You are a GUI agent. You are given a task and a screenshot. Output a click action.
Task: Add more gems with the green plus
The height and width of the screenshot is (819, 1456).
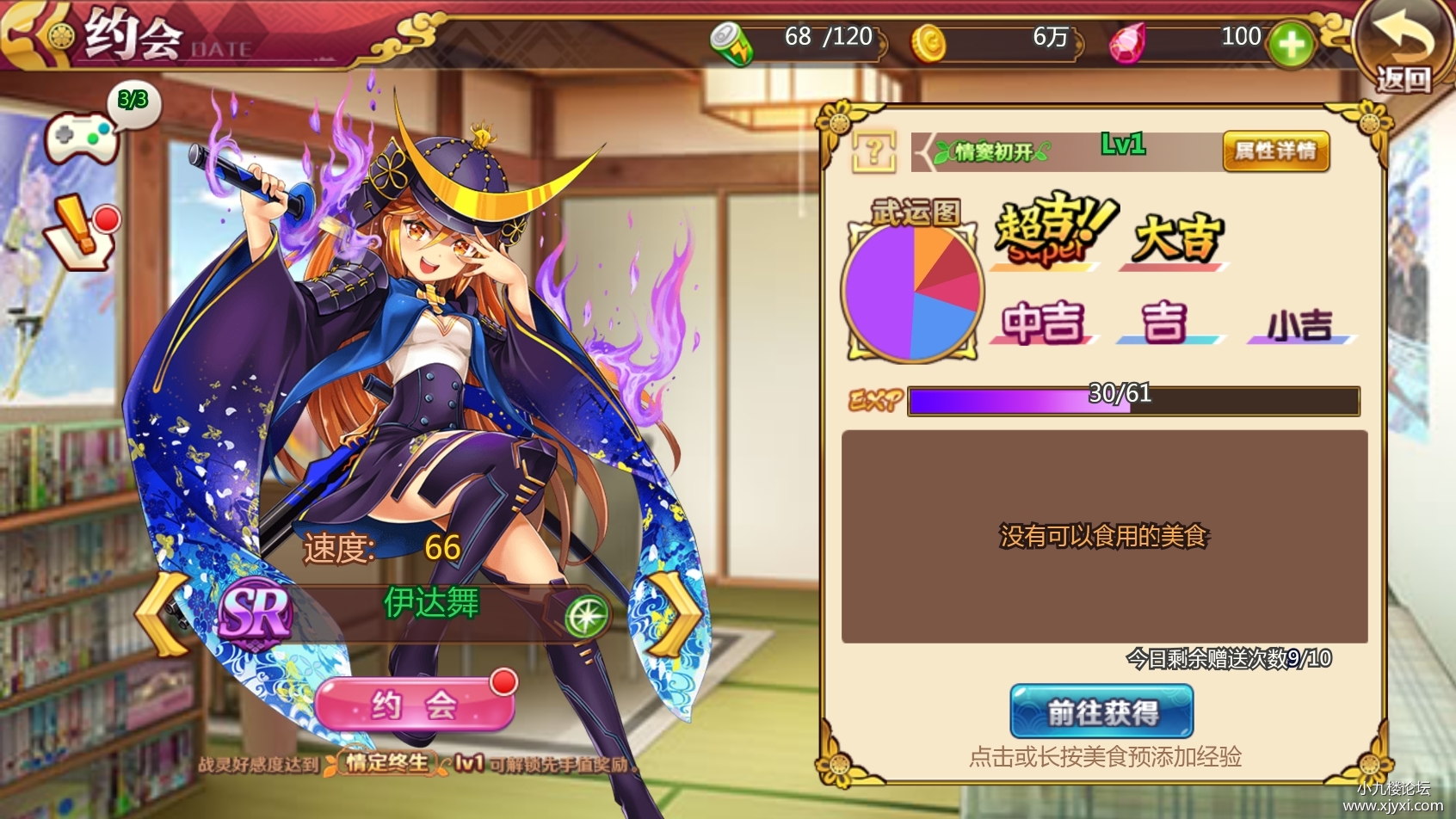[x=1290, y=44]
